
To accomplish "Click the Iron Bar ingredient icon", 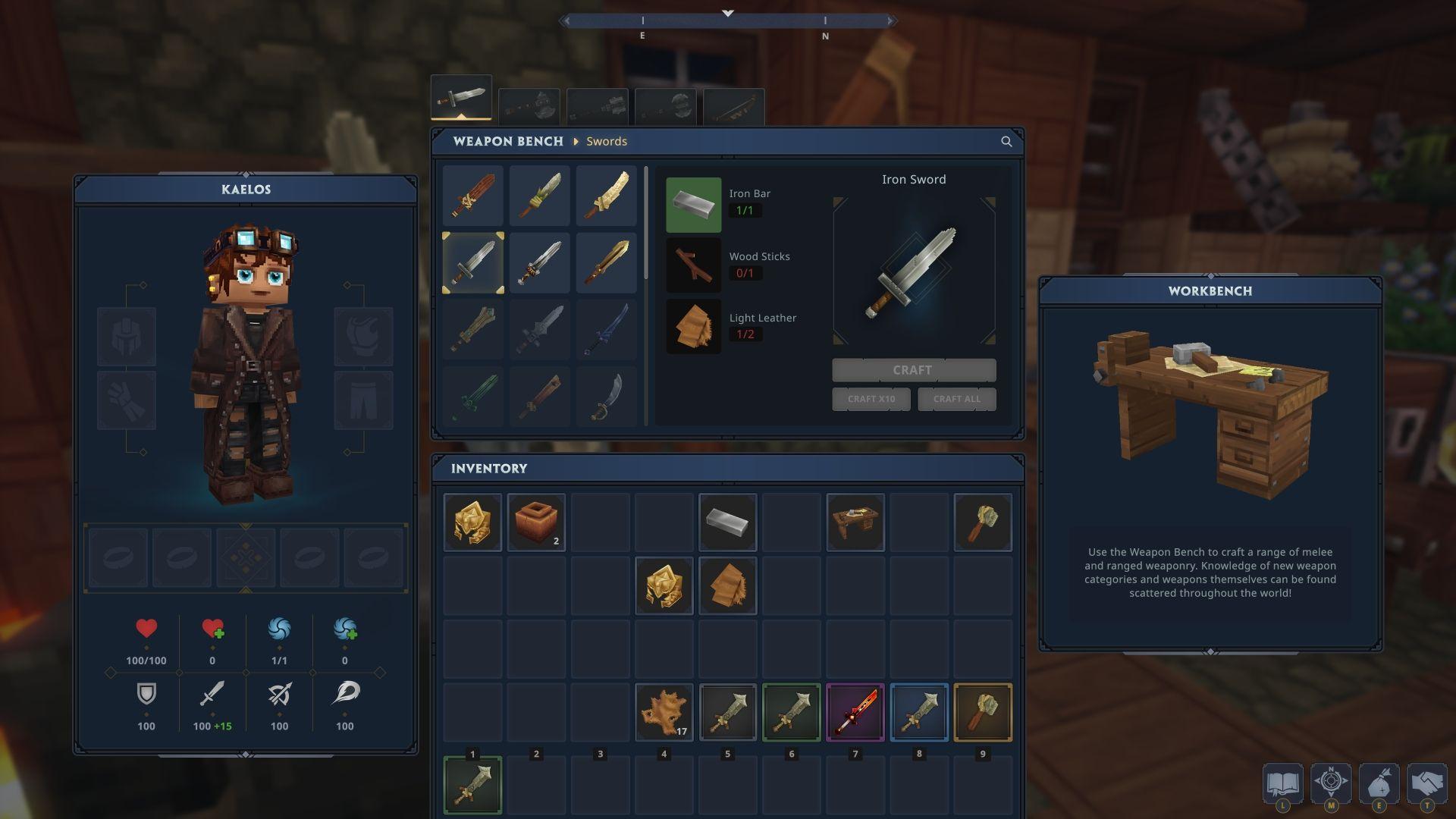I will coord(693,204).
